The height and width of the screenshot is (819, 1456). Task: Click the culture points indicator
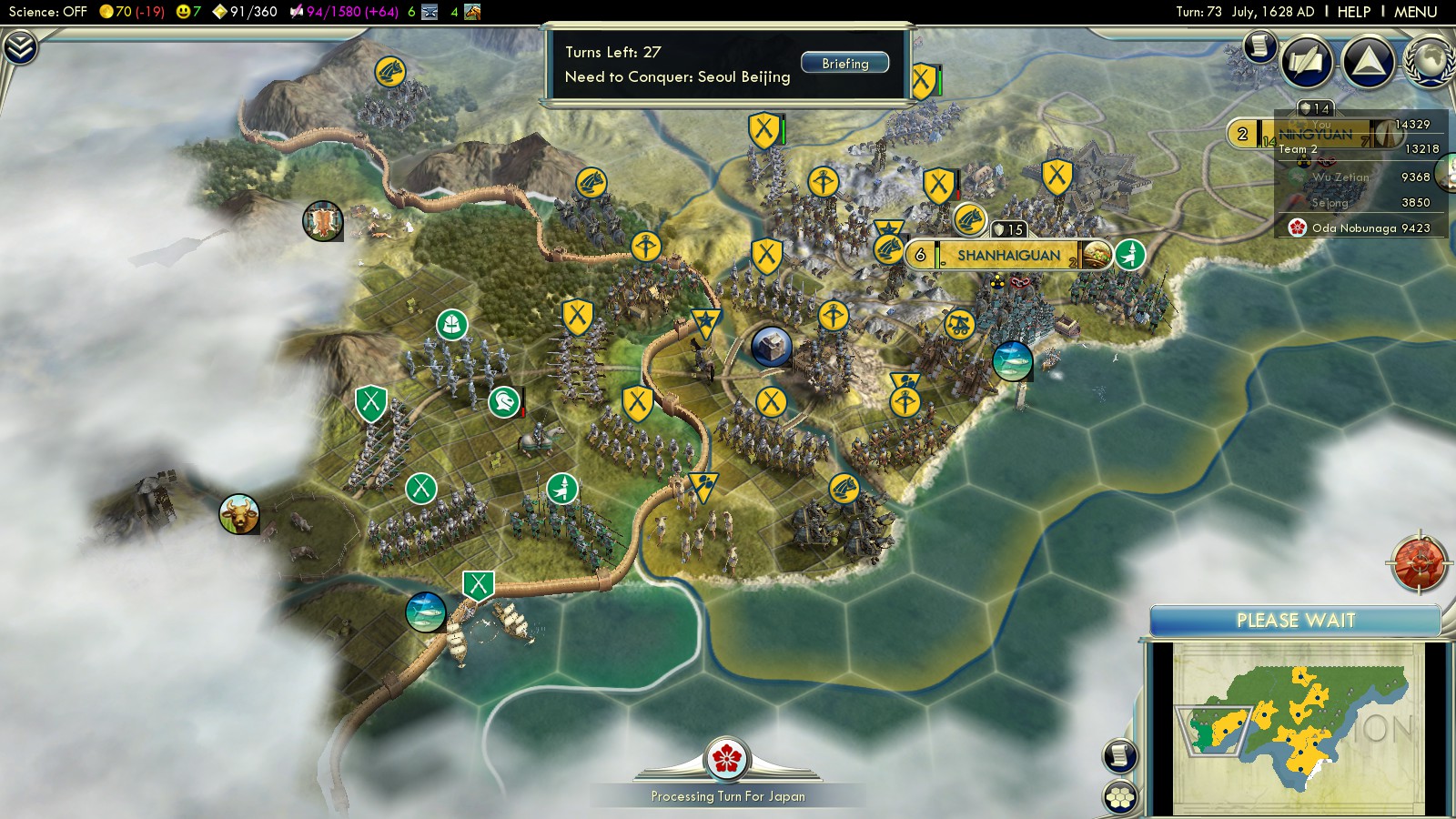[x=297, y=12]
